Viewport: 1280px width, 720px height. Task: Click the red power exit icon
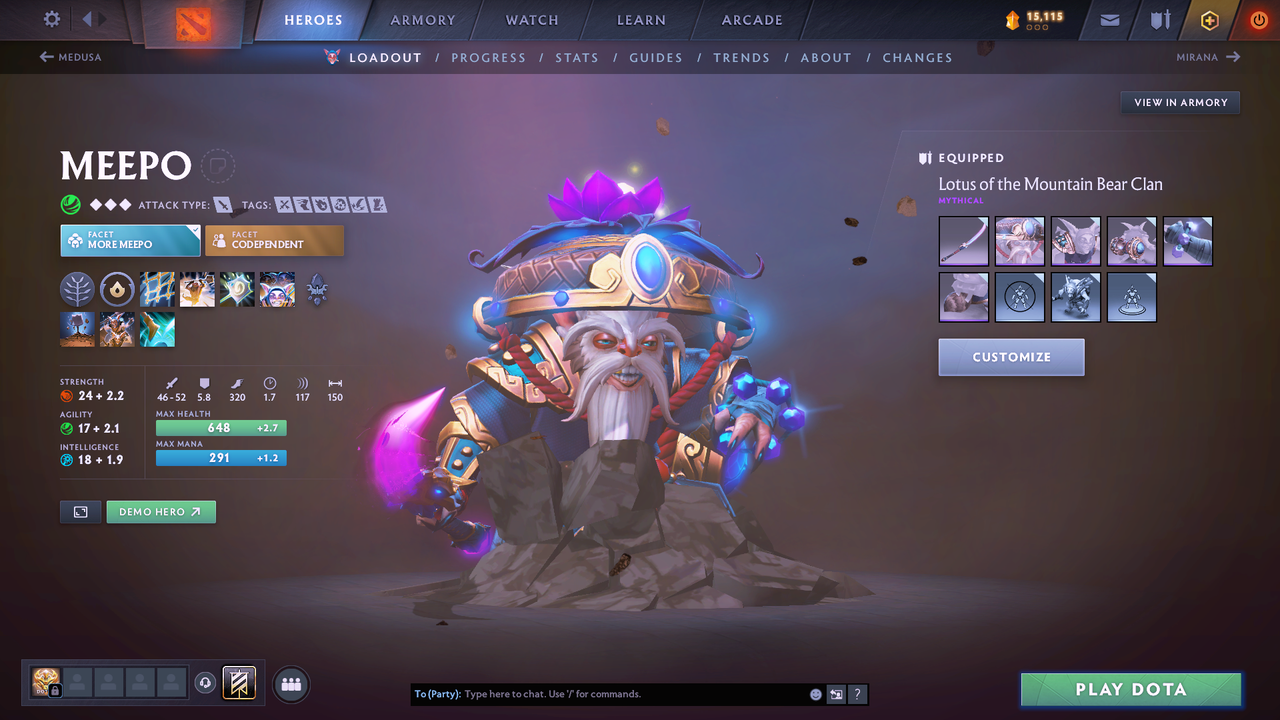tap(1258, 19)
